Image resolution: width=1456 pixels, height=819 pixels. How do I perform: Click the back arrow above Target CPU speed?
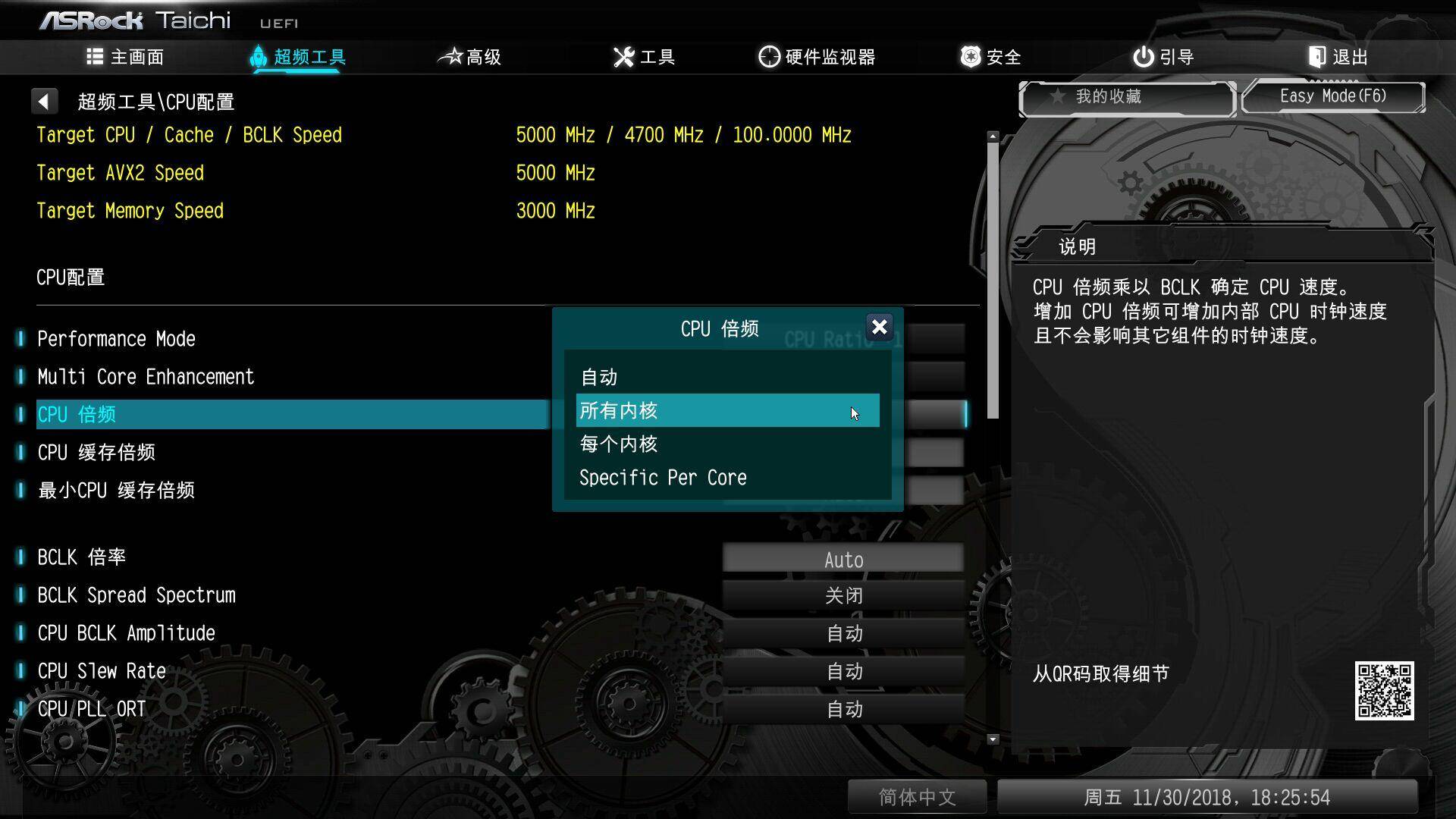[x=45, y=100]
